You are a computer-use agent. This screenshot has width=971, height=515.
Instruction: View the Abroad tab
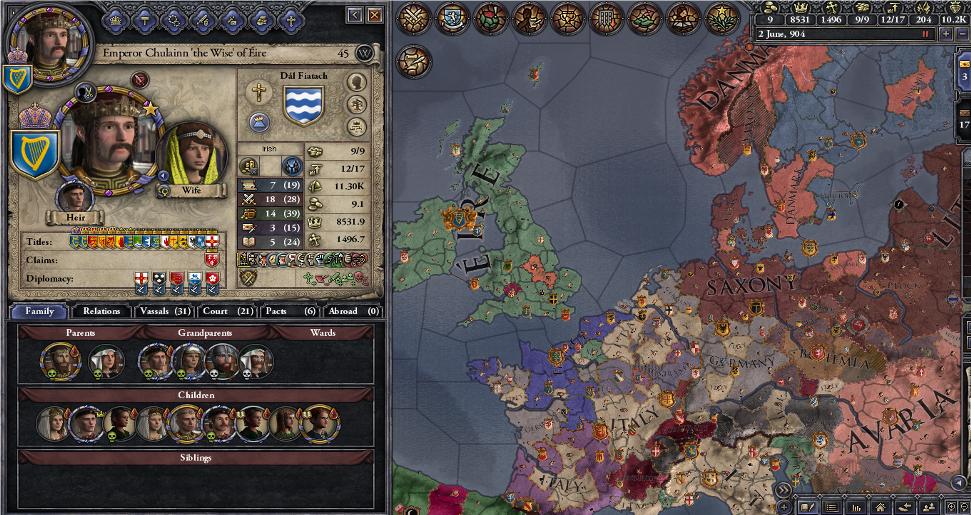353,311
